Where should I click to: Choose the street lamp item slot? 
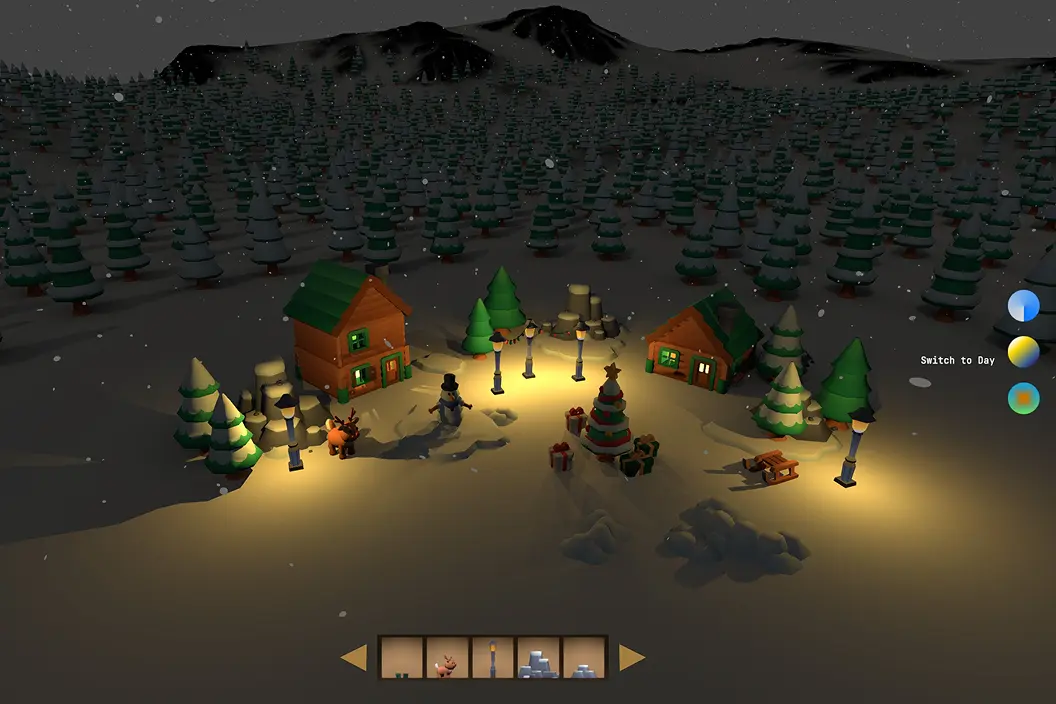pos(493,658)
